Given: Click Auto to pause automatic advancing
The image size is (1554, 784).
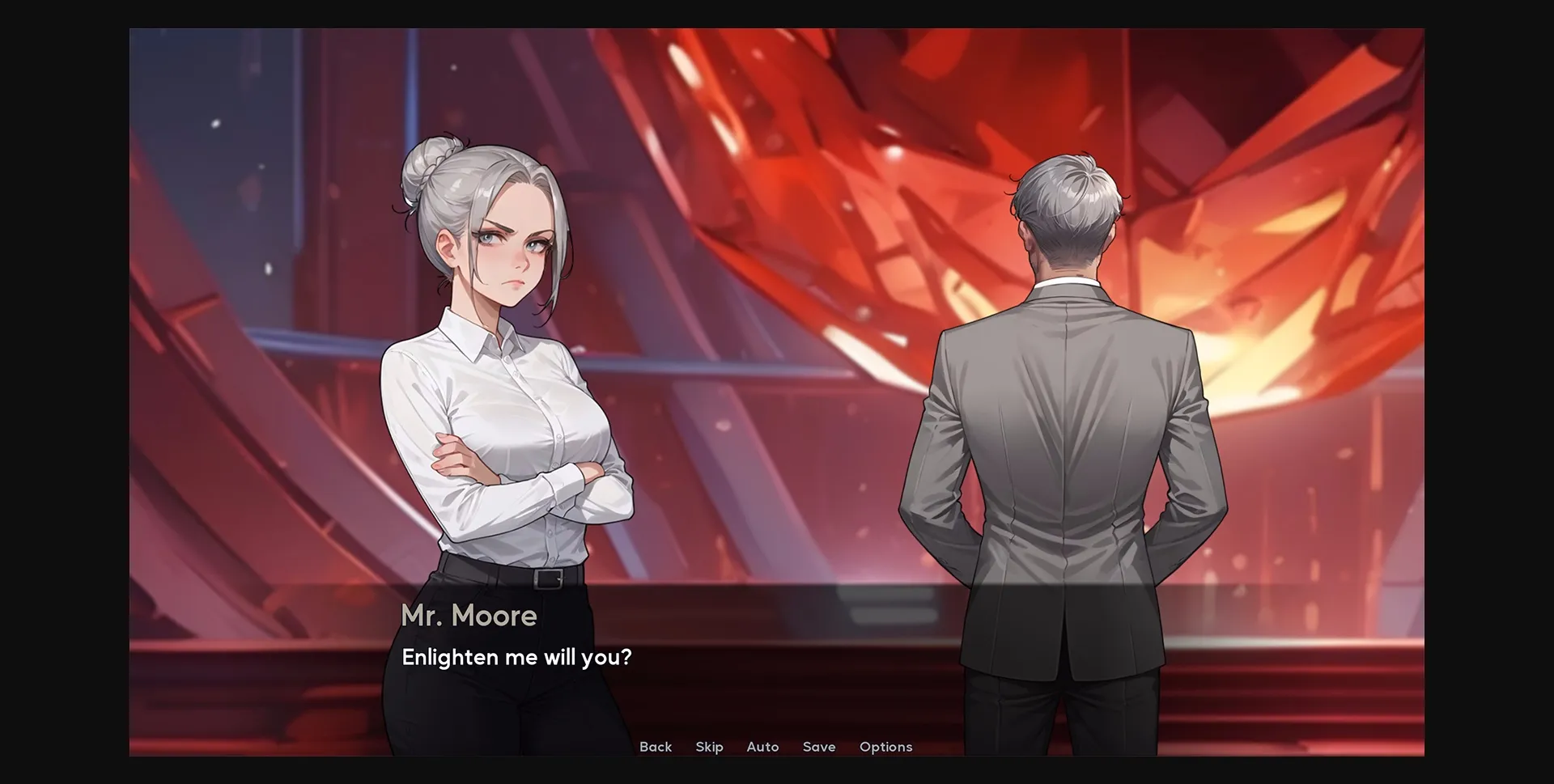Looking at the screenshot, I should point(762,747).
